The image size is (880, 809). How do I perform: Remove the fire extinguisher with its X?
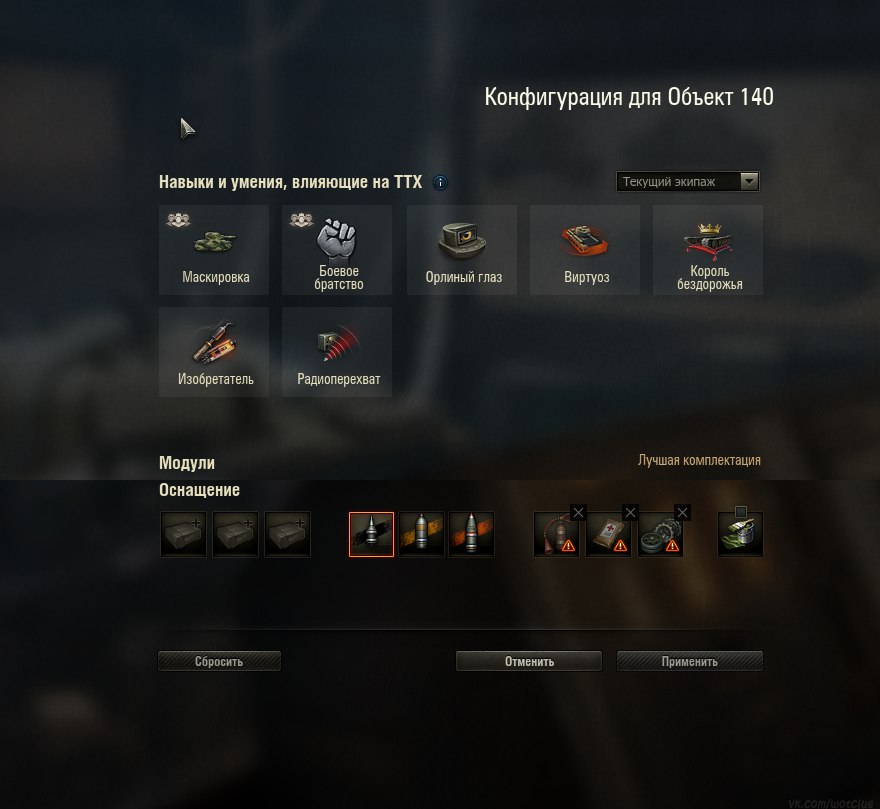(x=578, y=512)
